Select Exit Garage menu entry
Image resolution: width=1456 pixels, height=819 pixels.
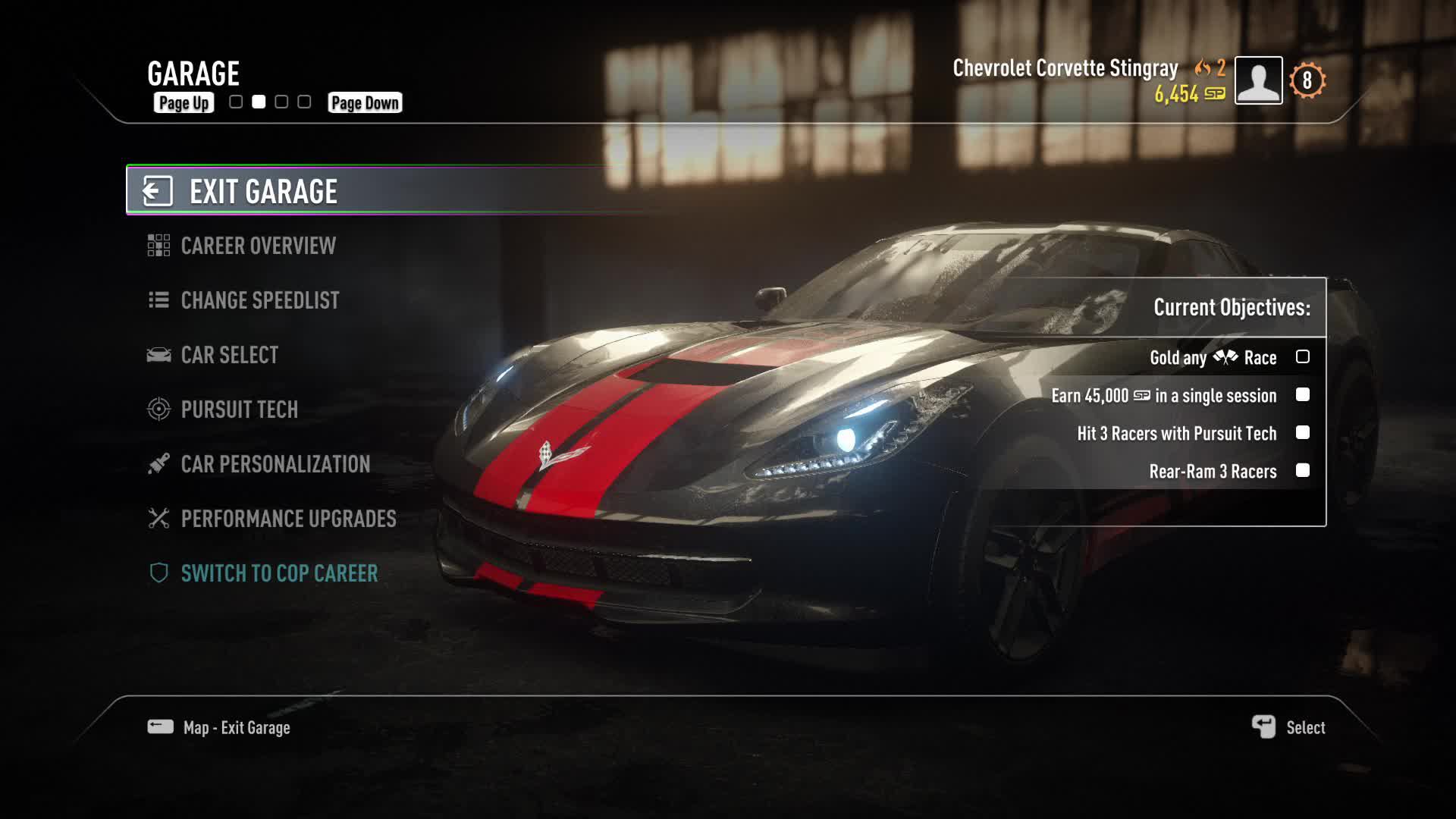point(262,191)
